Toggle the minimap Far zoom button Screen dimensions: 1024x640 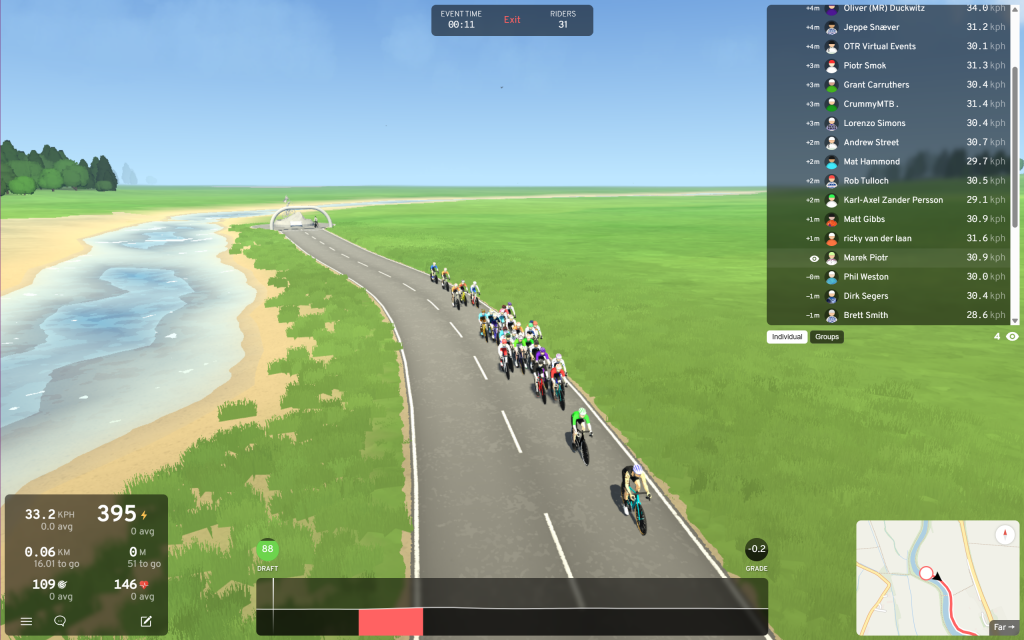(1002, 627)
